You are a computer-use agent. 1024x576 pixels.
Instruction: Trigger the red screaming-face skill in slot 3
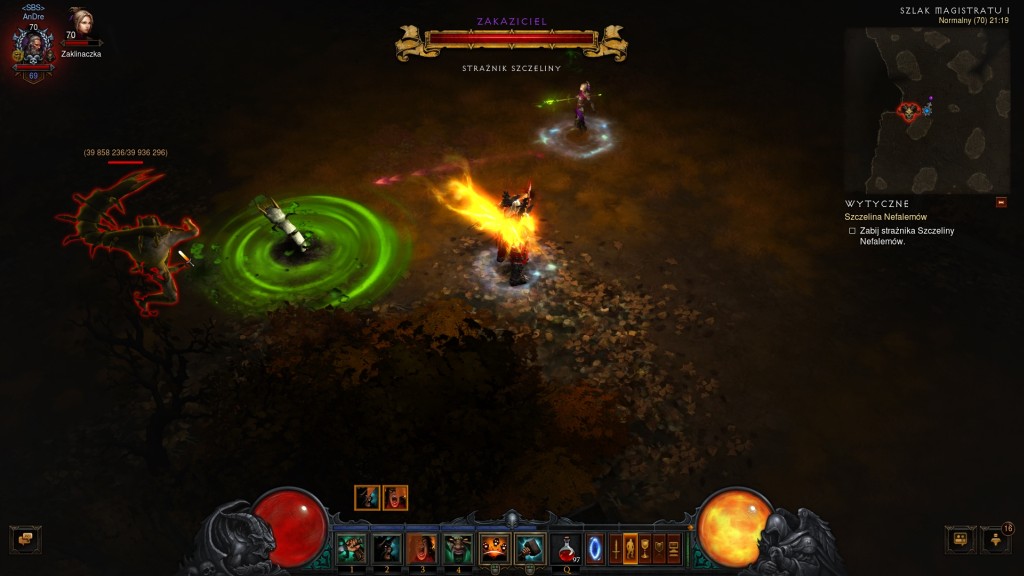point(422,549)
